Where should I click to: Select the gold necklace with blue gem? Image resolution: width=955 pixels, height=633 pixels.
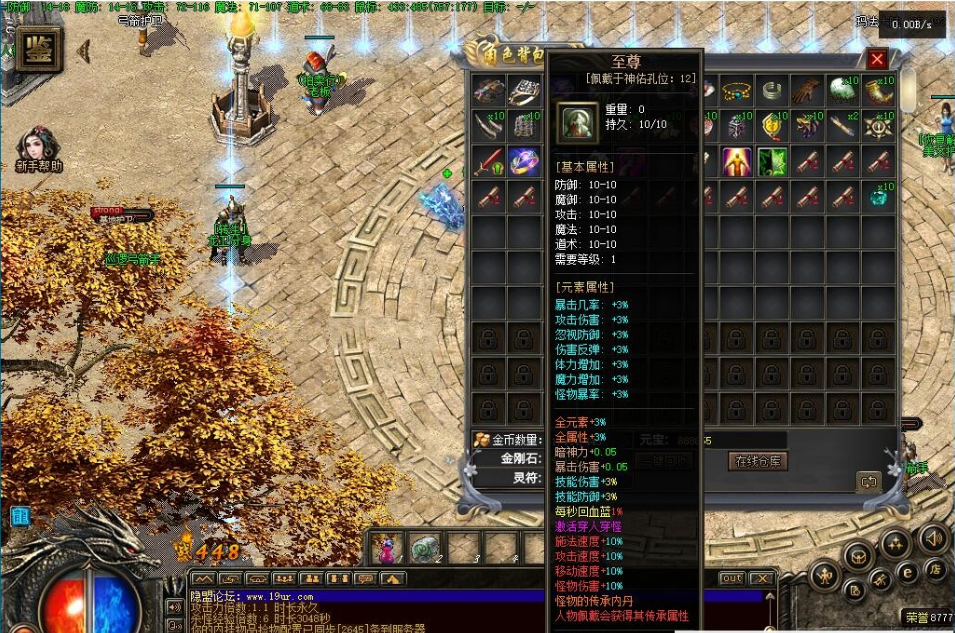[x=736, y=91]
